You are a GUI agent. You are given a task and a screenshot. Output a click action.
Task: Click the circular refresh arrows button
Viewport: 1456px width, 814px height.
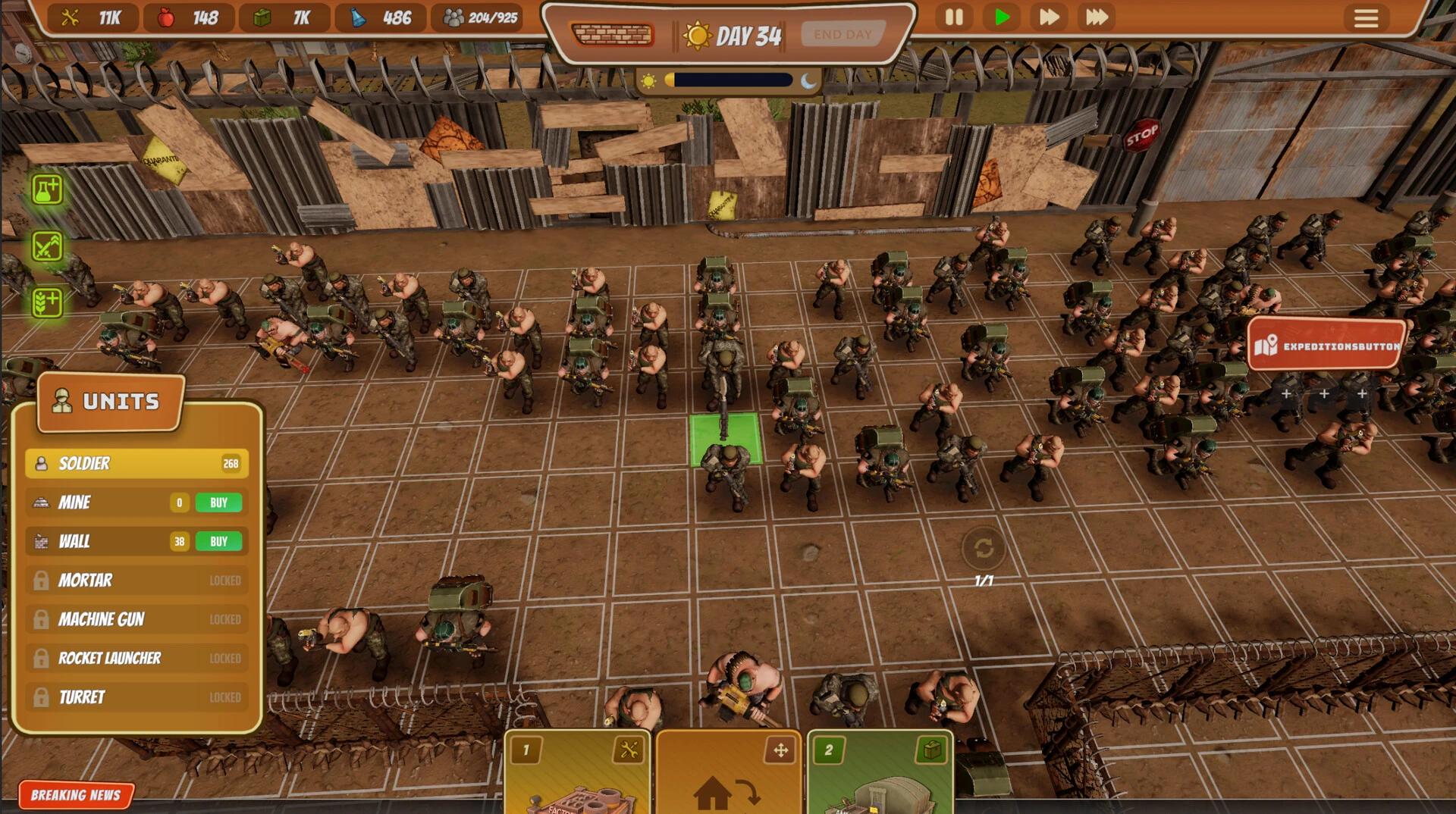pos(984,548)
